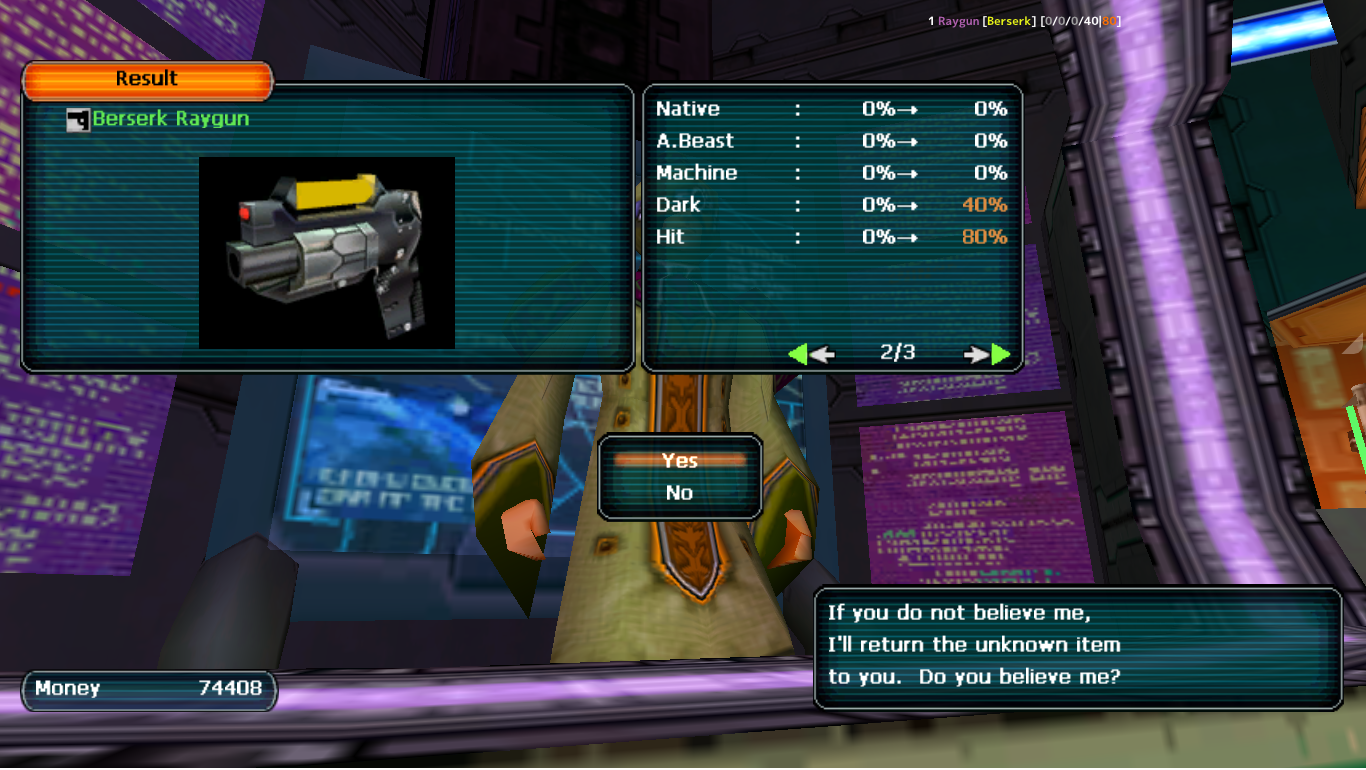Go to the previous stats page arrow
The height and width of the screenshot is (770, 1366).
point(810,354)
